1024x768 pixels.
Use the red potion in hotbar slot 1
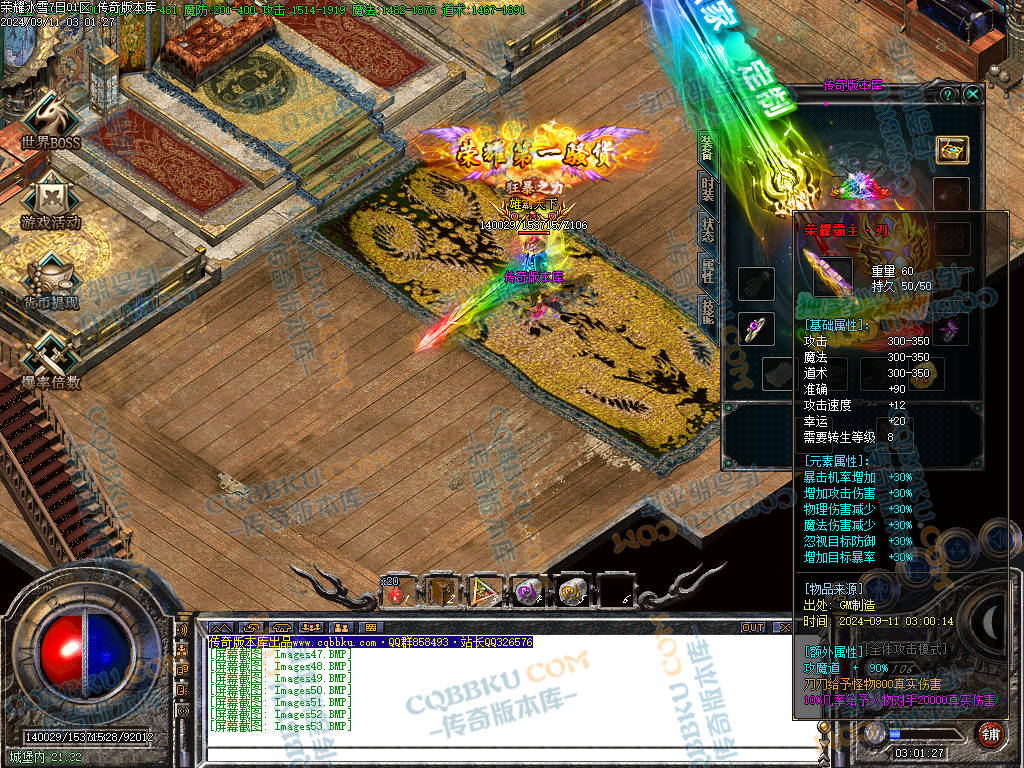click(397, 593)
